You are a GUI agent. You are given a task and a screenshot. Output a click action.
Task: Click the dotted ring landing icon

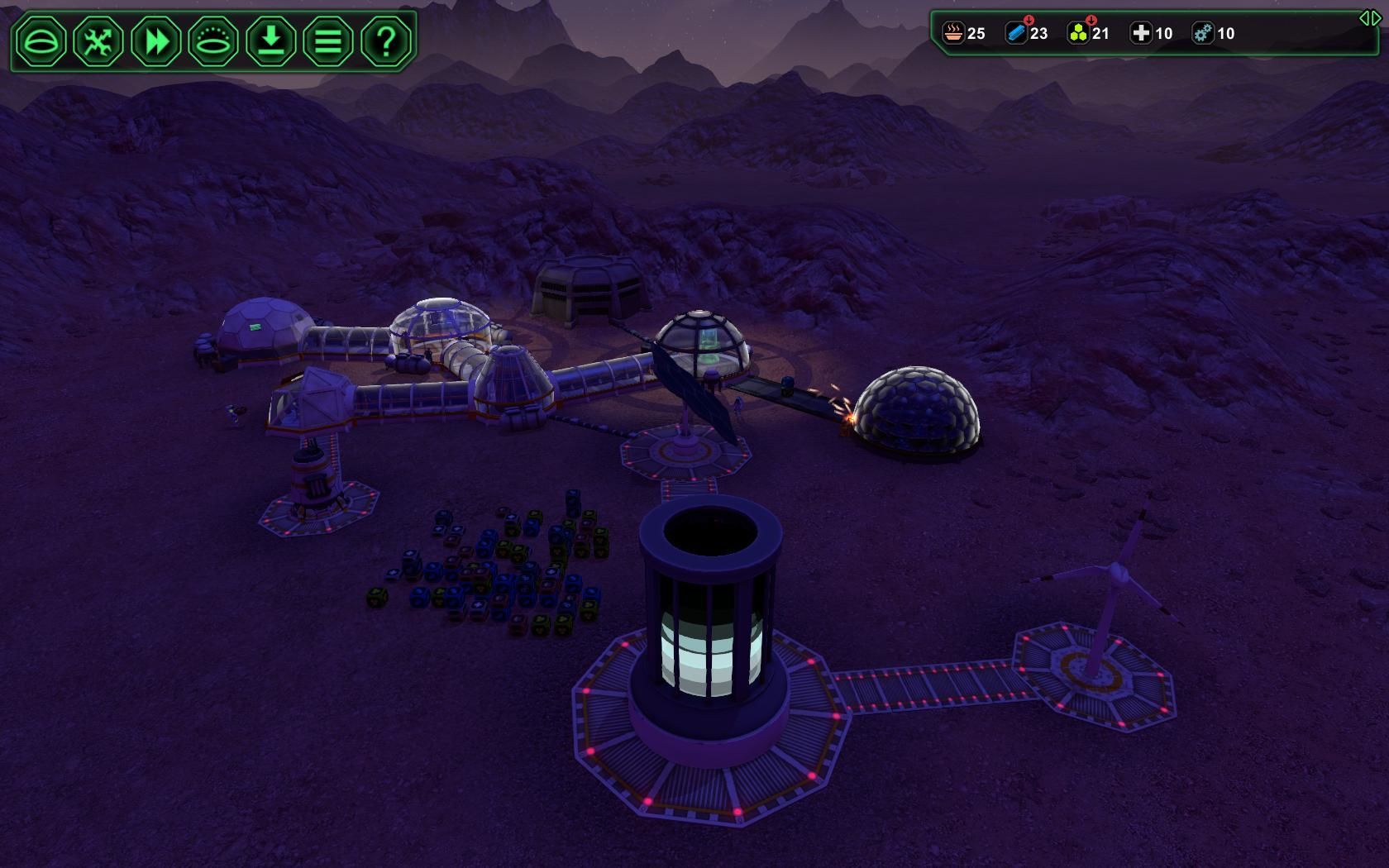pyautogui.click(x=213, y=41)
